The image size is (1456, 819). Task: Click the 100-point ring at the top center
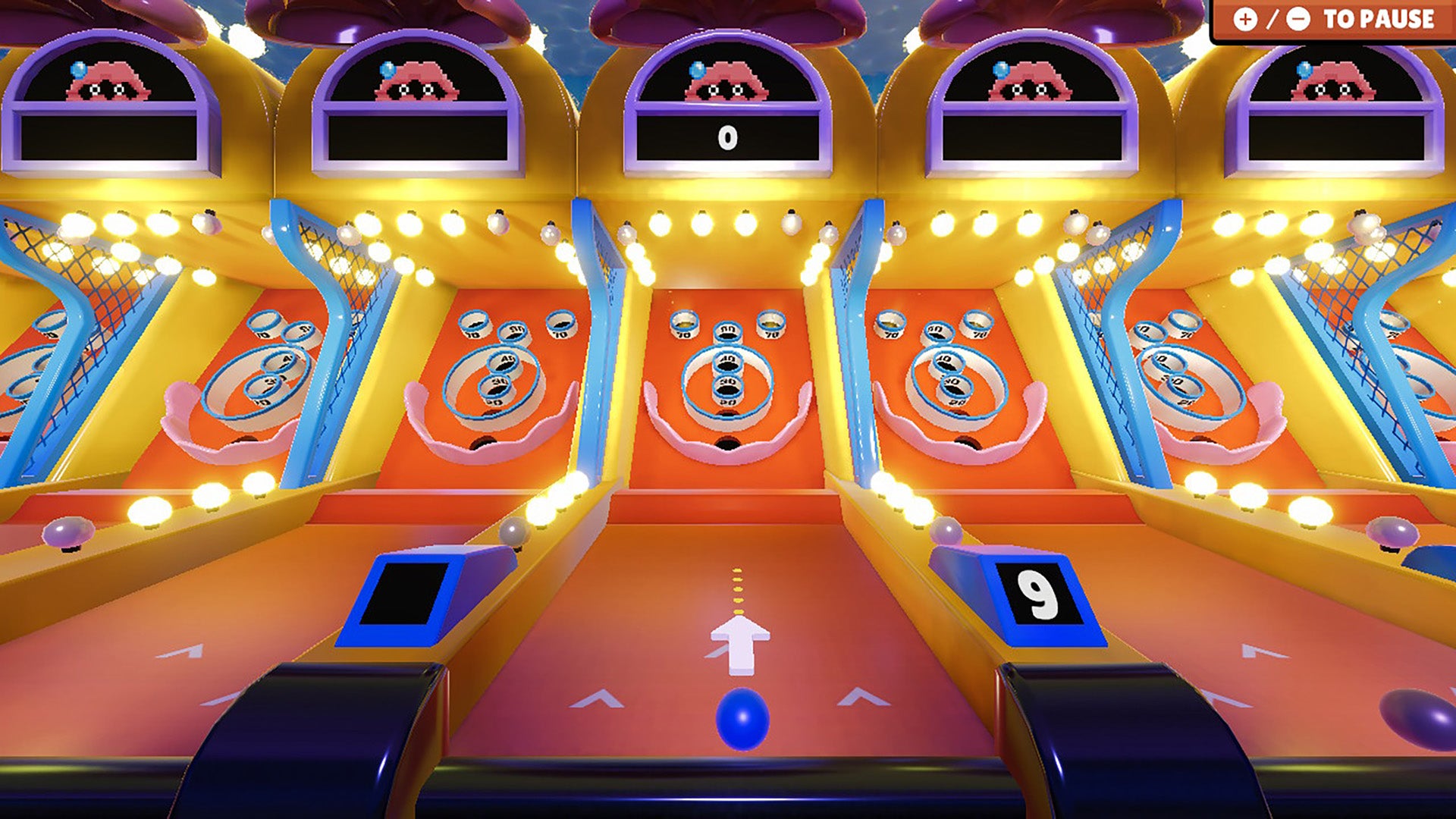(726, 331)
